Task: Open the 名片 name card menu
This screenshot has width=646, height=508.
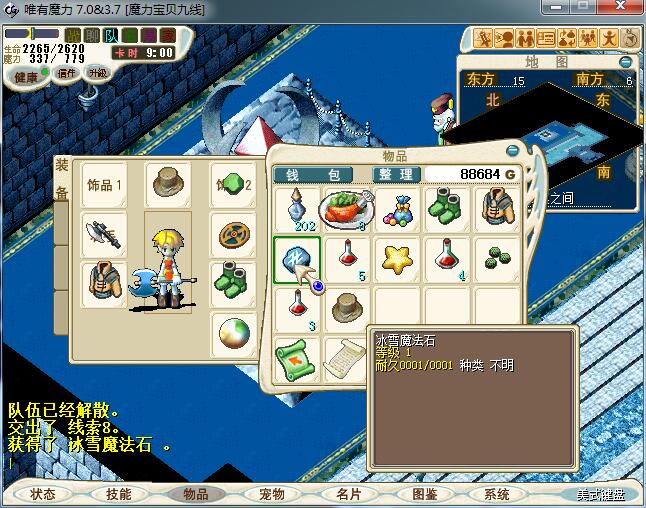Action: point(348,494)
